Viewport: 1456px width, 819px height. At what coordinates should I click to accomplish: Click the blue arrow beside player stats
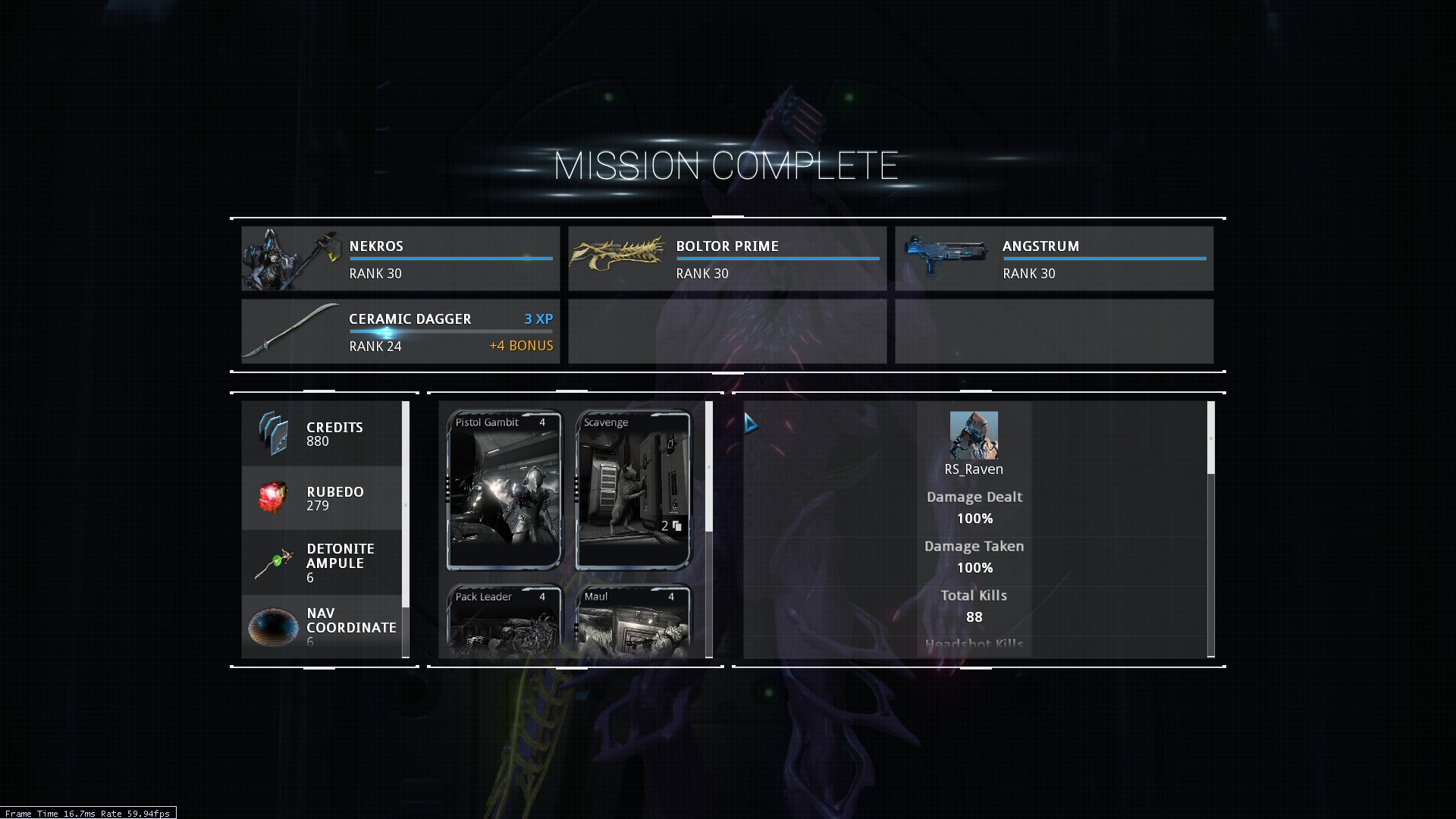750,423
